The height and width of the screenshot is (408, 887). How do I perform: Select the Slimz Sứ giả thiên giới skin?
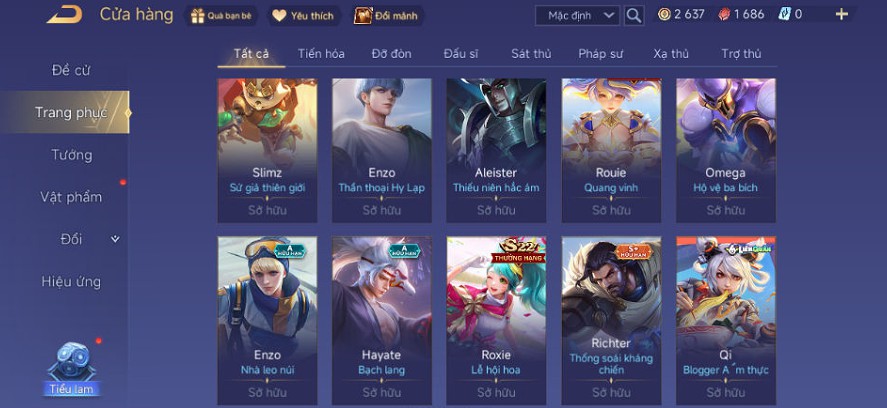(267, 150)
